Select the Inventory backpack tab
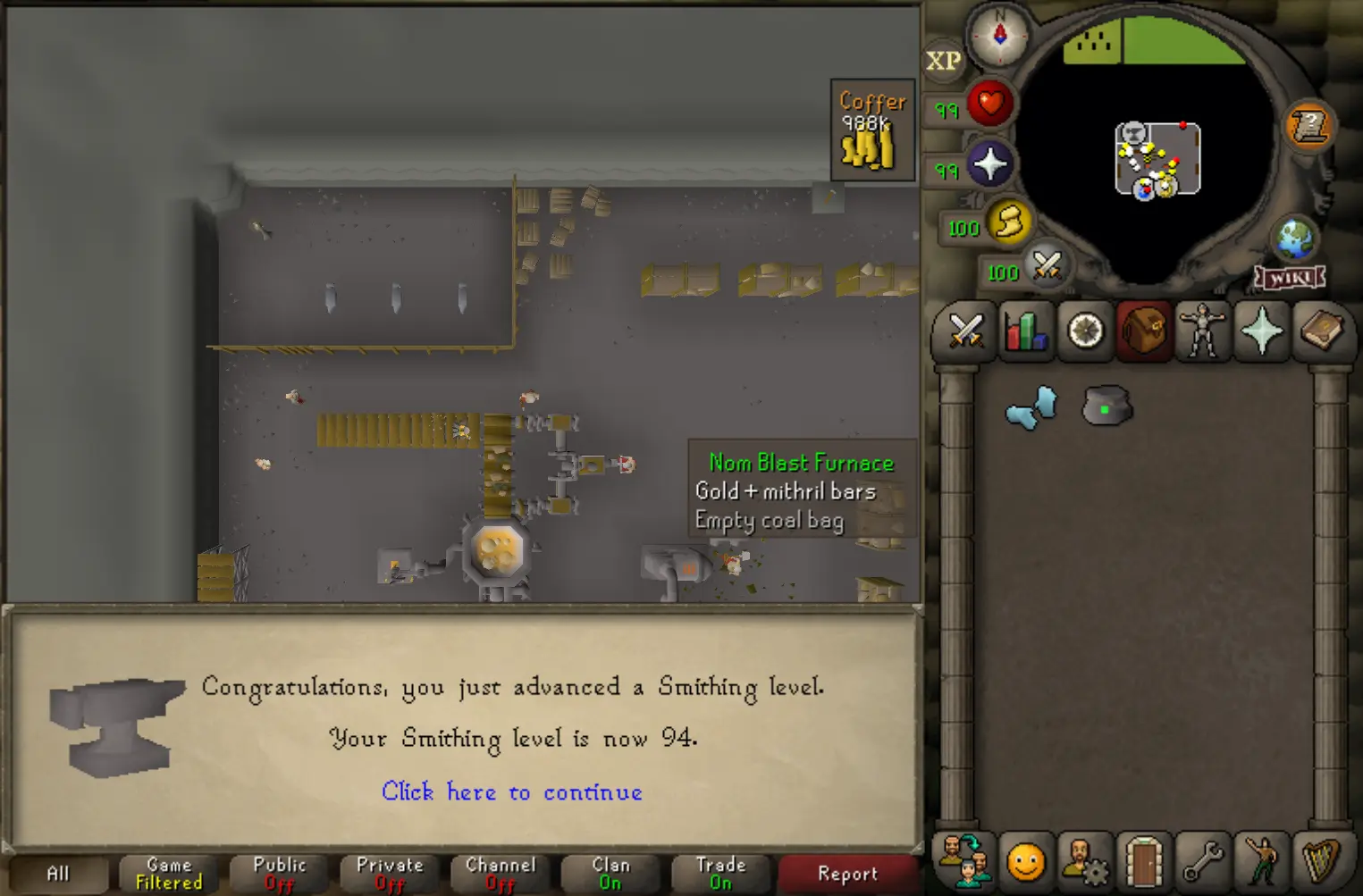Viewport: 1363px width, 896px height. (x=1144, y=331)
